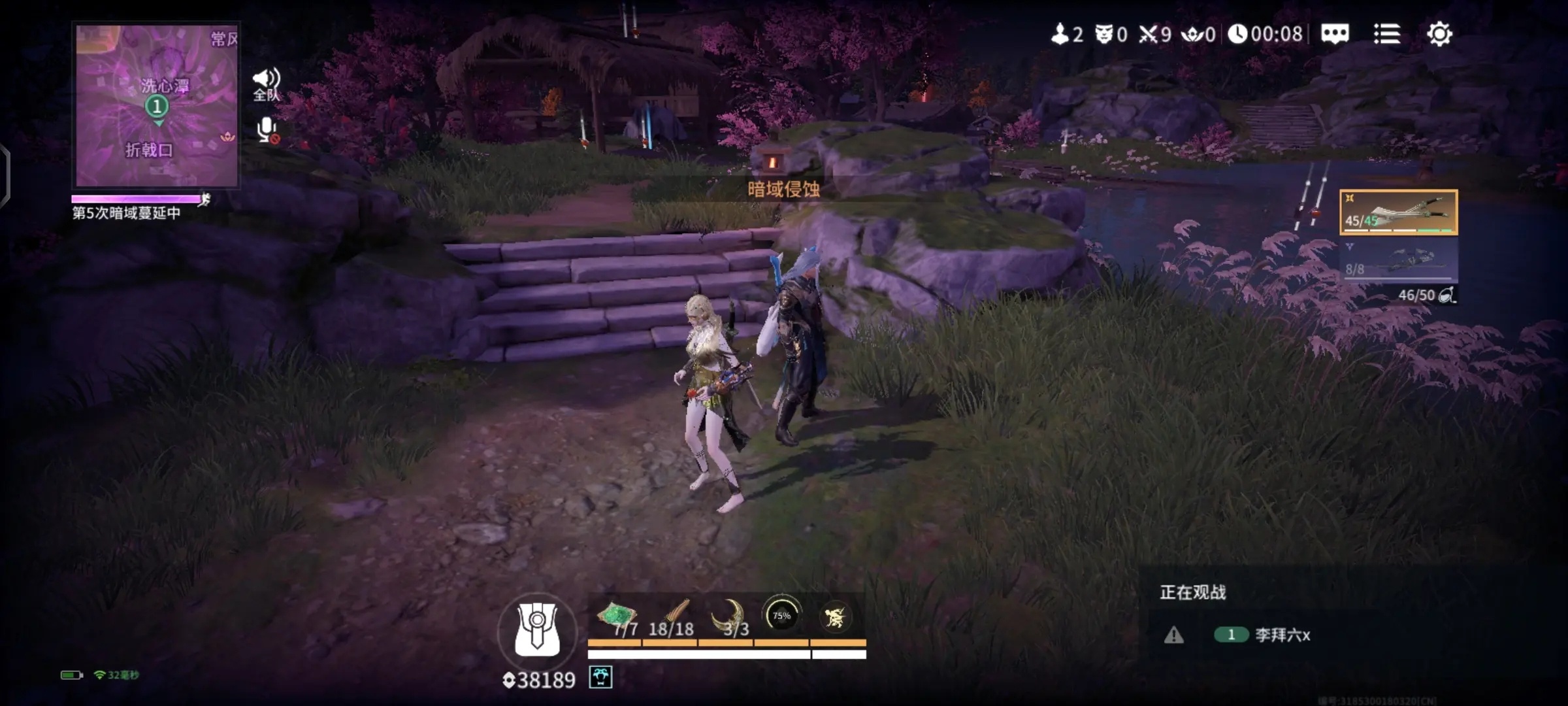Image resolution: width=1568 pixels, height=706 pixels.
Task: Unmute the microphone icon
Action: pyautogui.click(x=267, y=130)
